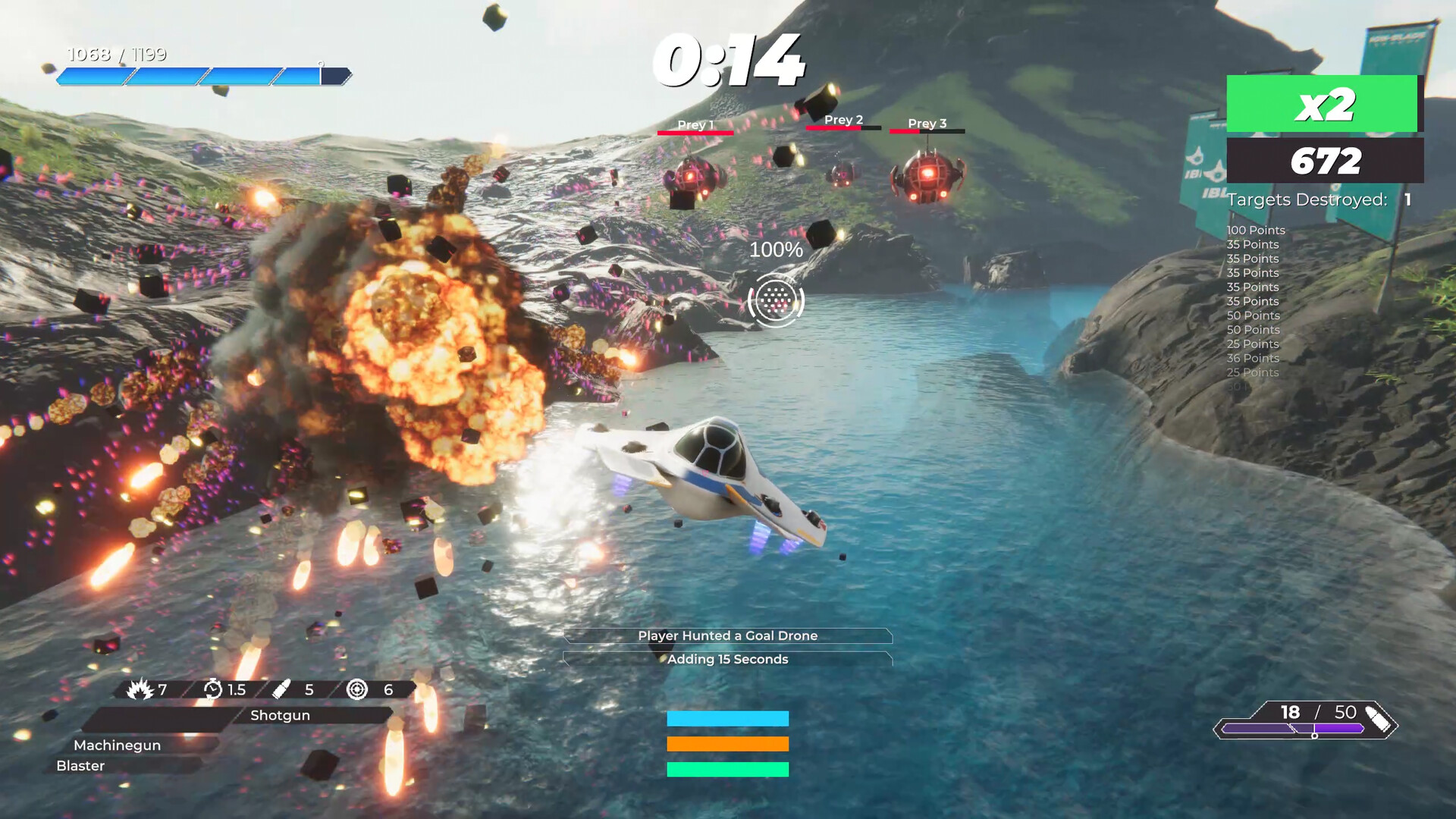Equip the Blaster weapon
This screenshot has height=819, width=1456.
coord(82,766)
